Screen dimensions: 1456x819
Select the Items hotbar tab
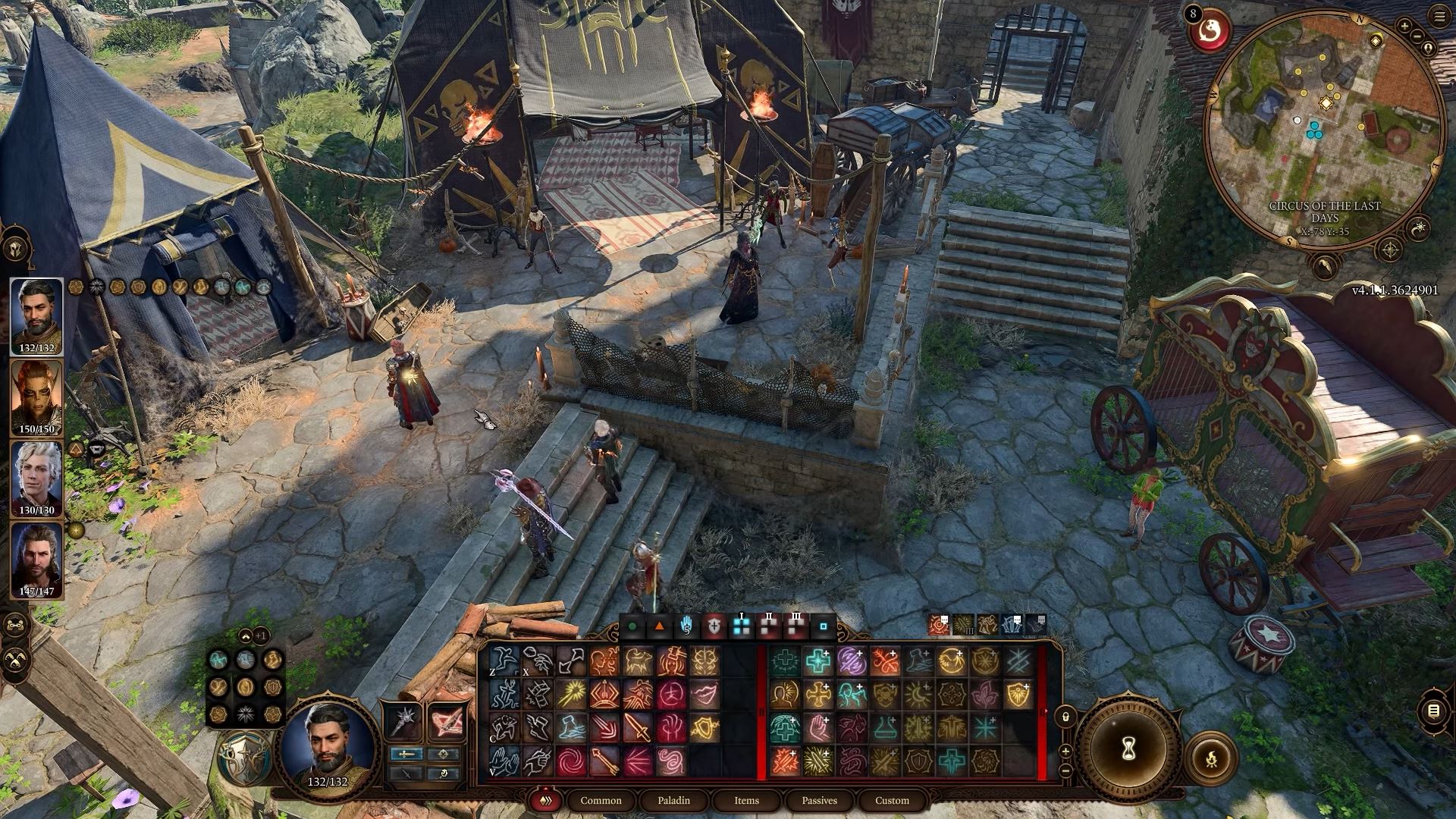coord(746,800)
